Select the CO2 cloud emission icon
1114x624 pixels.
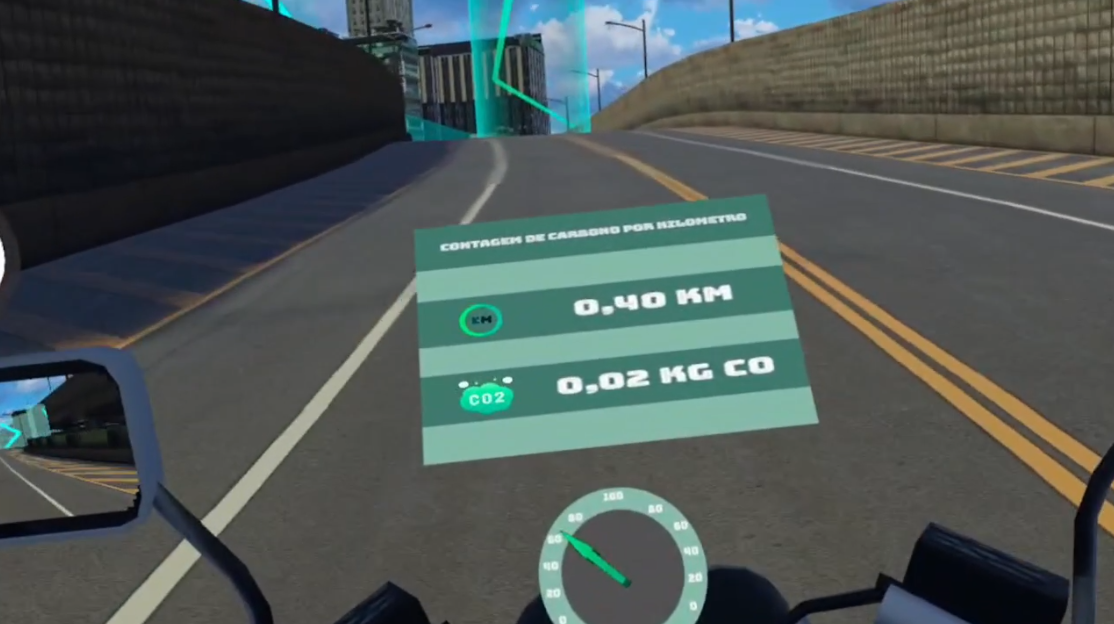(x=487, y=397)
